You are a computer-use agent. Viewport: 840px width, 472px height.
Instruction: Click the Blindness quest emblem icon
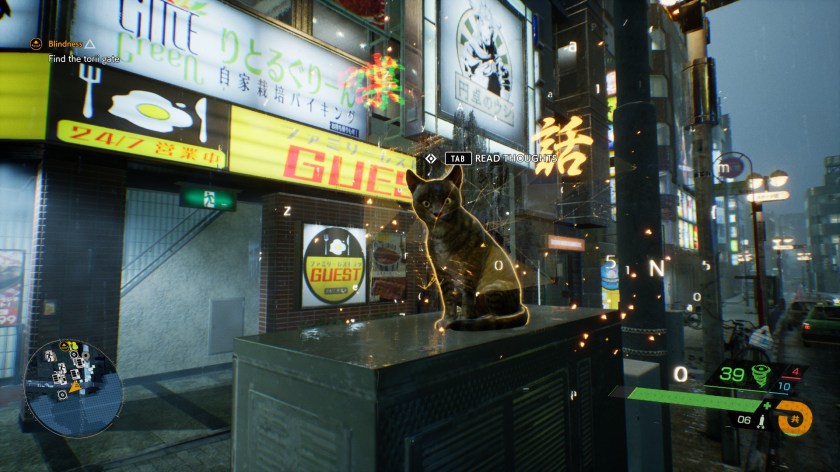pyautogui.click(x=36, y=44)
